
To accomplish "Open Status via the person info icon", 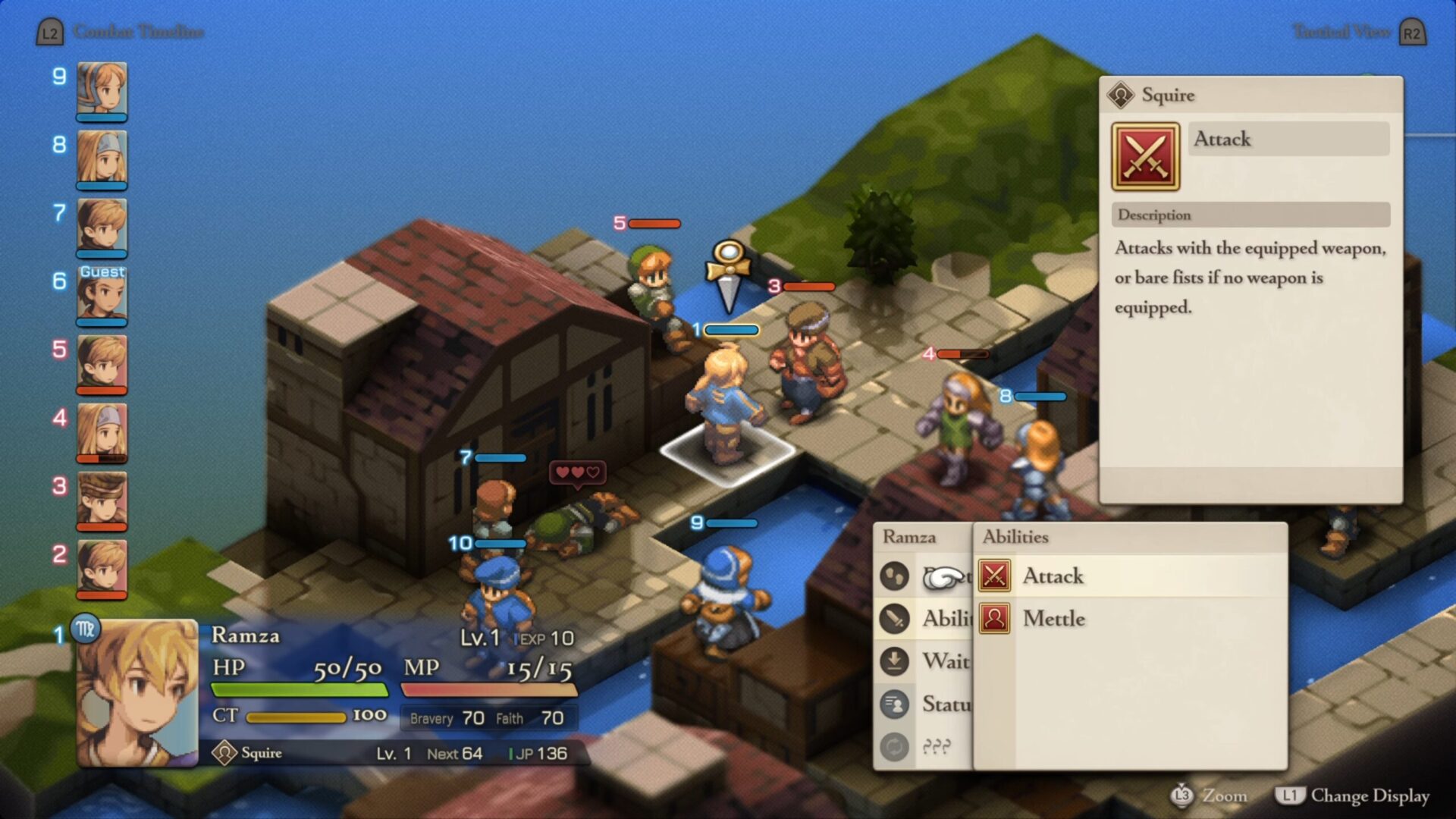I will [x=895, y=703].
